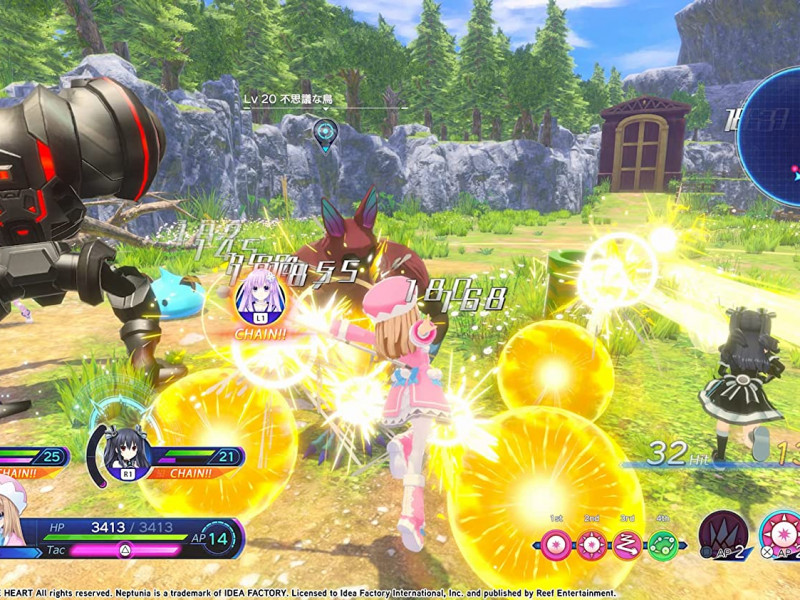Select the dark-haired party member portrait

(127, 452)
